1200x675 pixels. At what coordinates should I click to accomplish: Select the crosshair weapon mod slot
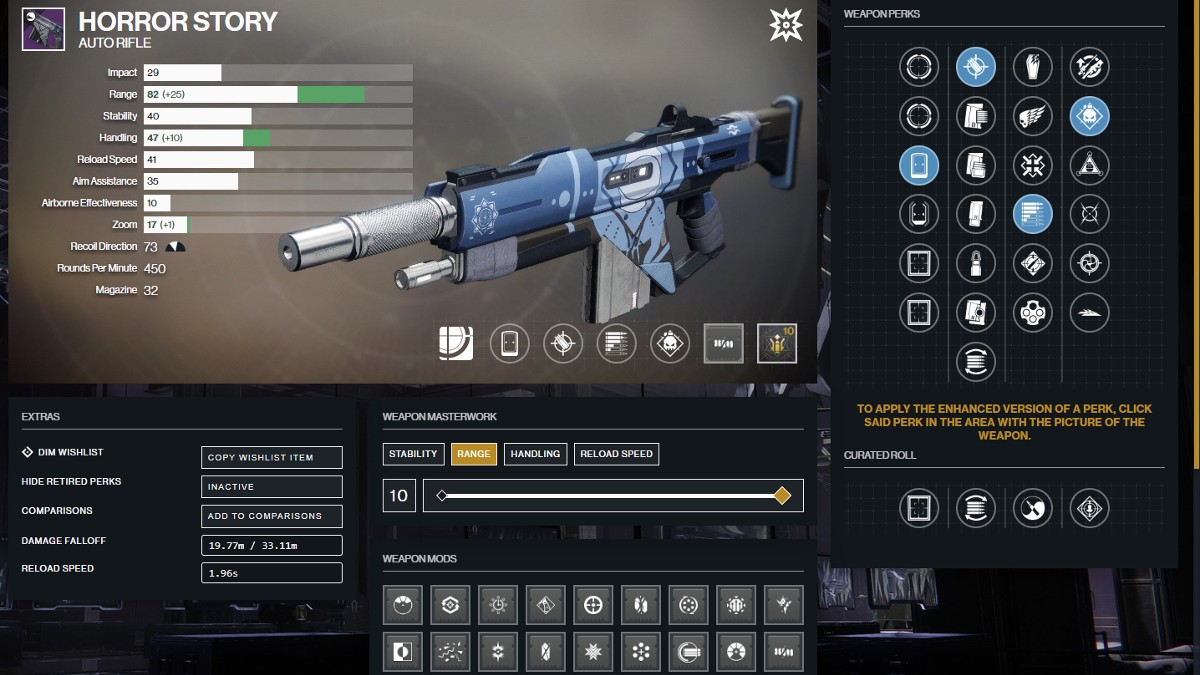click(594, 604)
